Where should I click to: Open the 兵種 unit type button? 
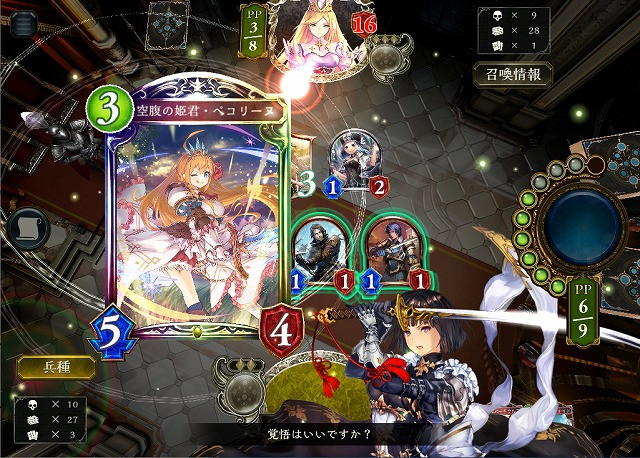pyautogui.click(x=56, y=366)
